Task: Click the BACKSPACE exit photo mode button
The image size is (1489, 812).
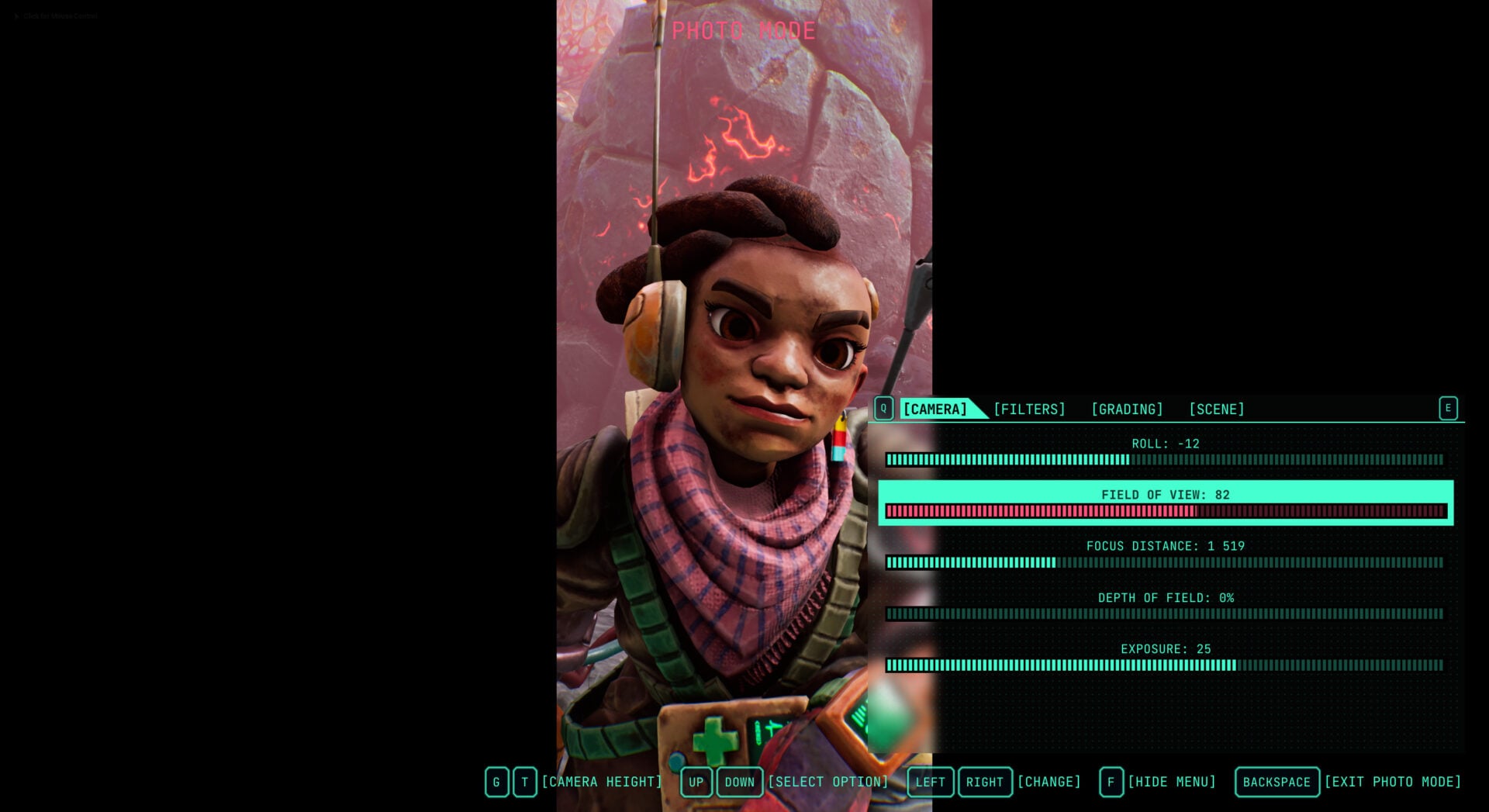Action: [1277, 782]
